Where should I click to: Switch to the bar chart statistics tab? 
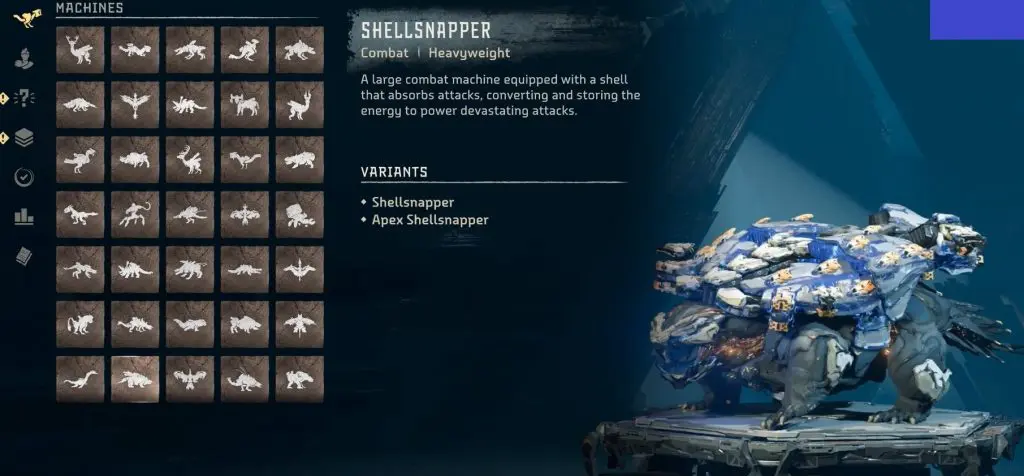pyautogui.click(x=24, y=217)
